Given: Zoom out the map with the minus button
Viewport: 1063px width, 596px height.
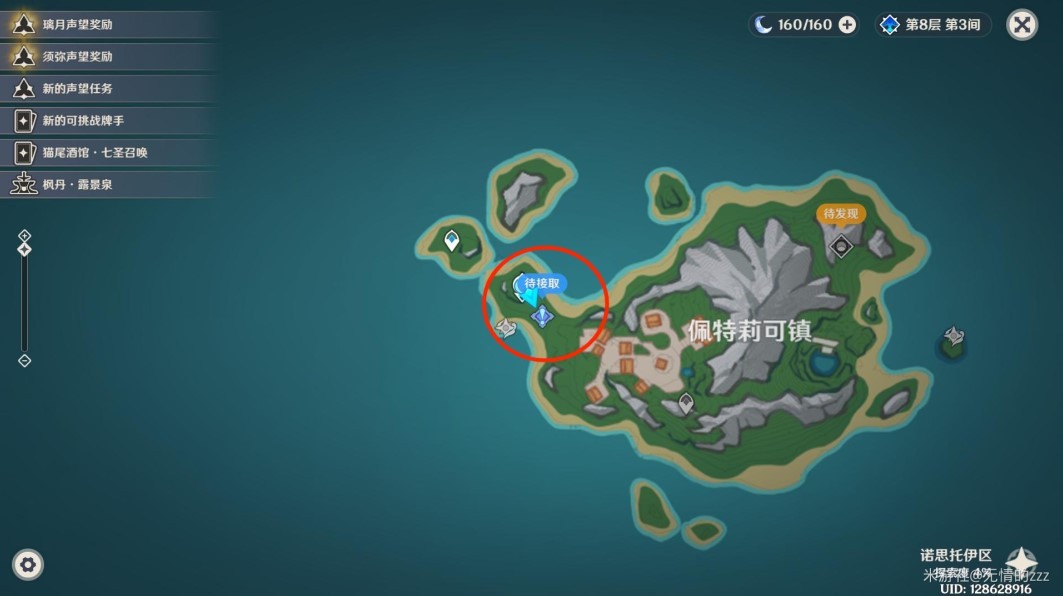Looking at the screenshot, I should [x=25, y=361].
